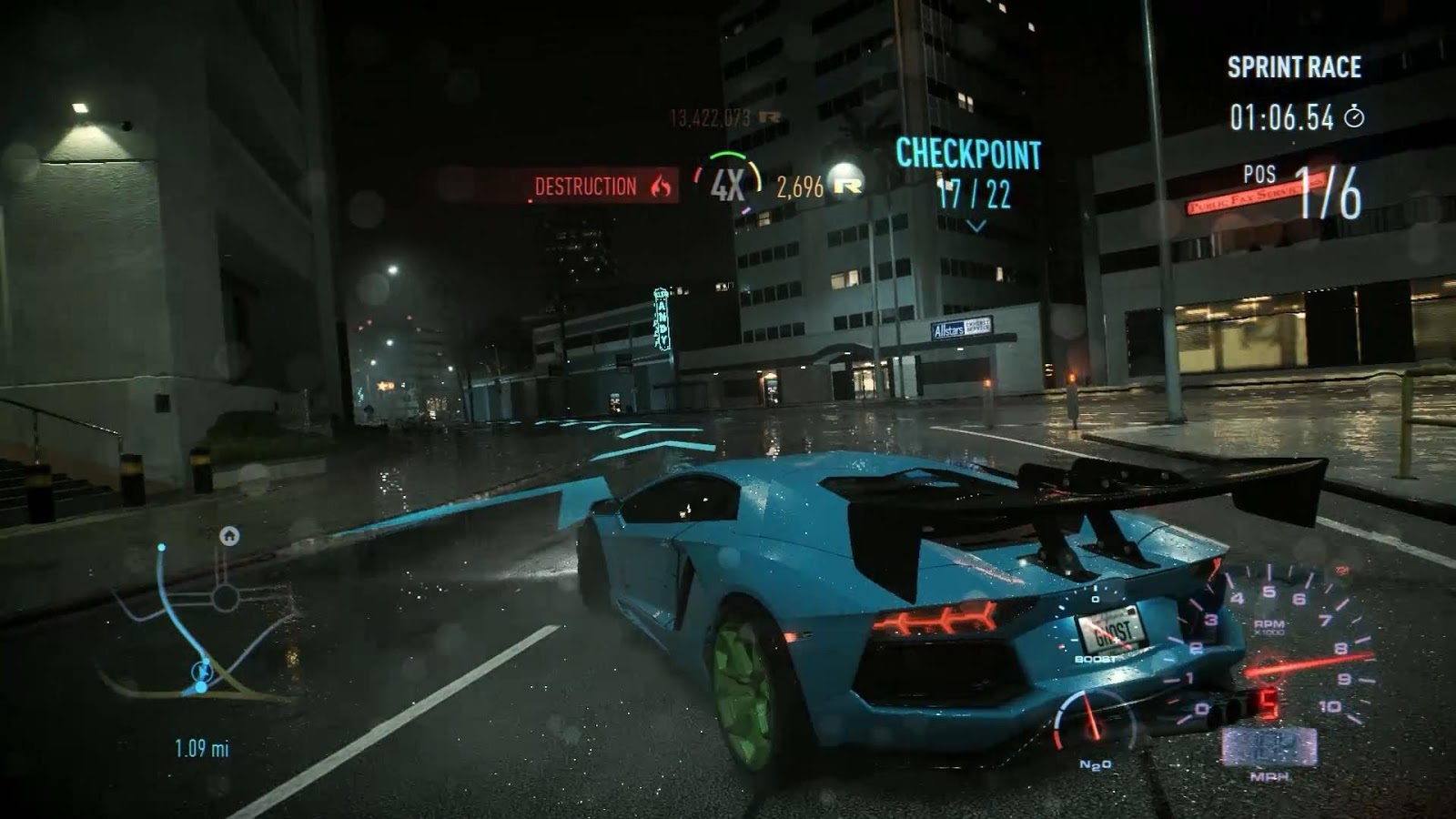Select the stopwatch icon beside the race timer
The image size is (1456, 819).
1357,117
